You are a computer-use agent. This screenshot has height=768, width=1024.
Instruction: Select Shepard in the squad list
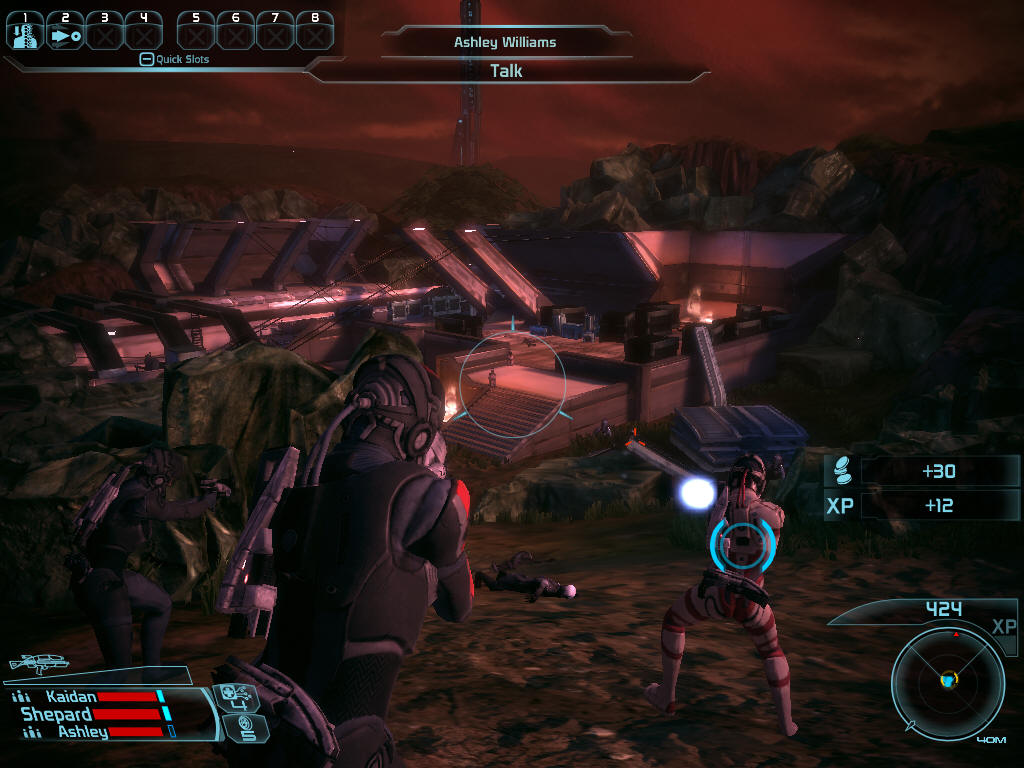(58, 714)
